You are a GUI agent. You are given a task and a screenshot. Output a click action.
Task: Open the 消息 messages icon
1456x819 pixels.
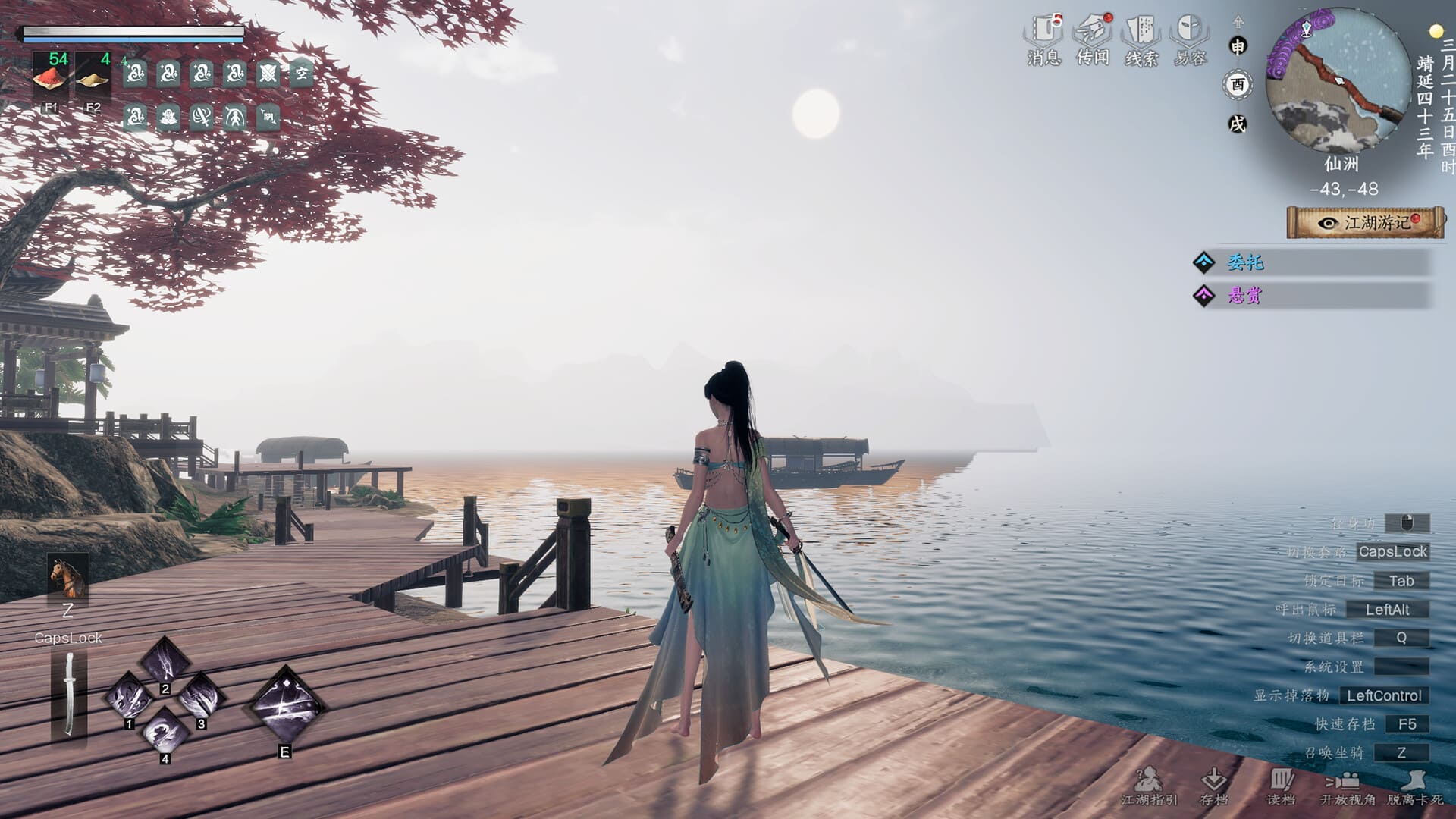[x=1043, y=39]
